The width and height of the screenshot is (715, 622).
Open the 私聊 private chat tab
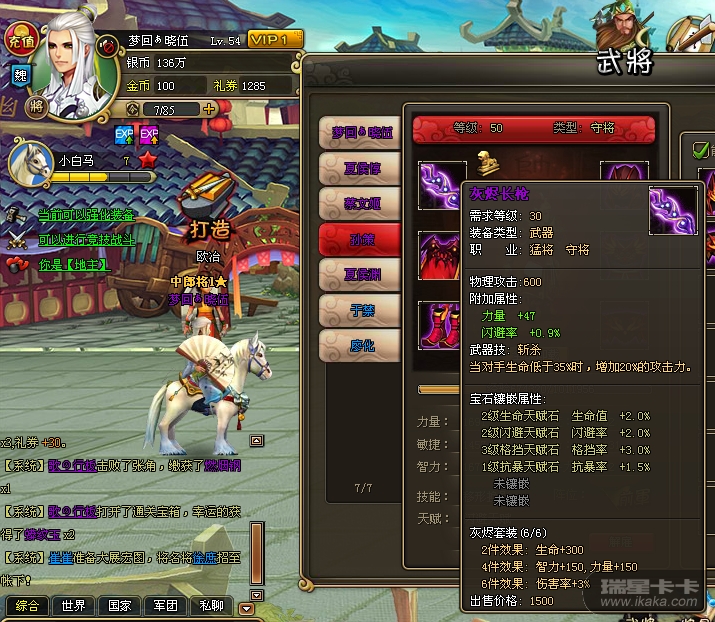[x=211, y=605]
